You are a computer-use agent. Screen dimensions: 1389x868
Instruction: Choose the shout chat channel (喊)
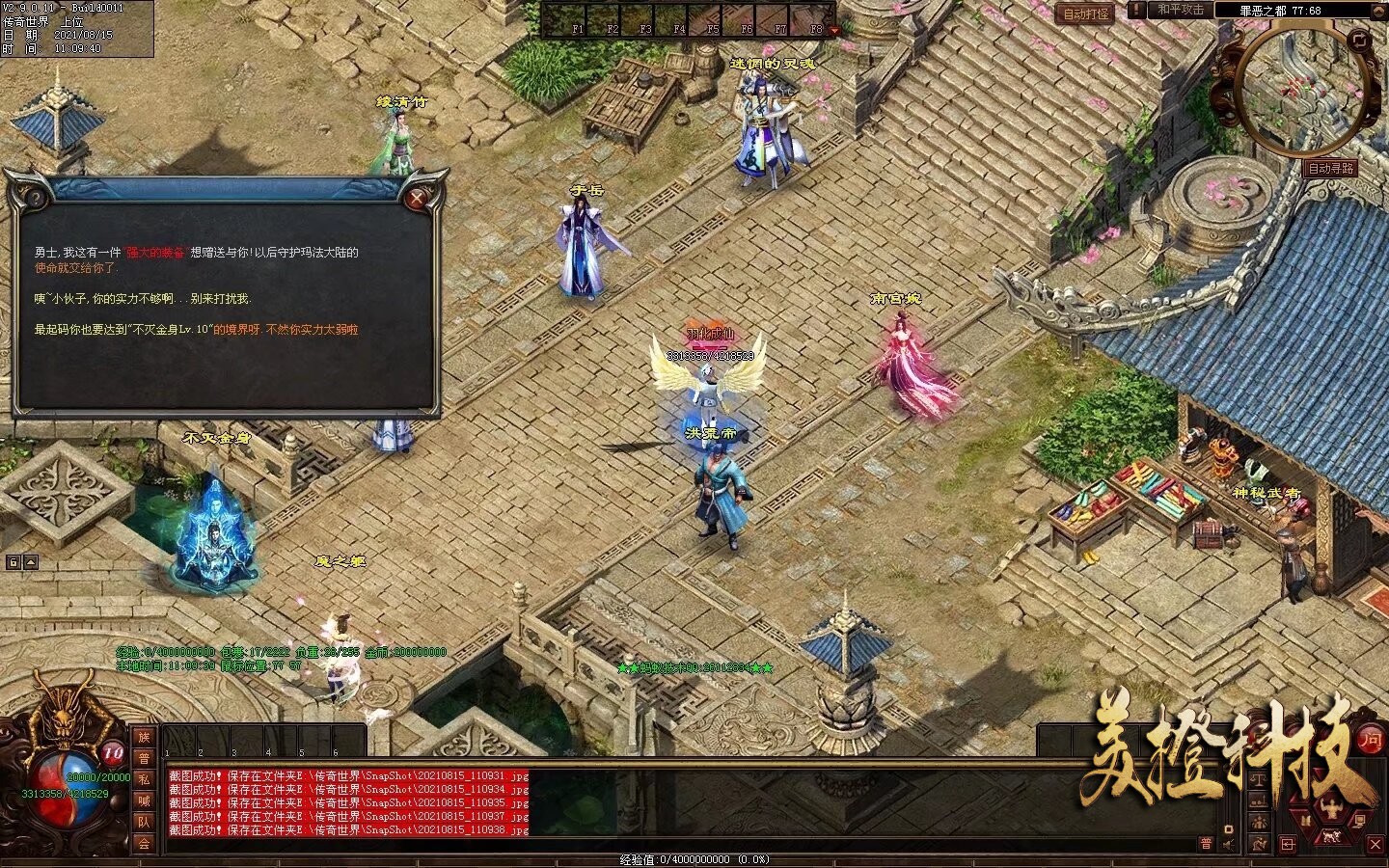click(x=144, y=800)
